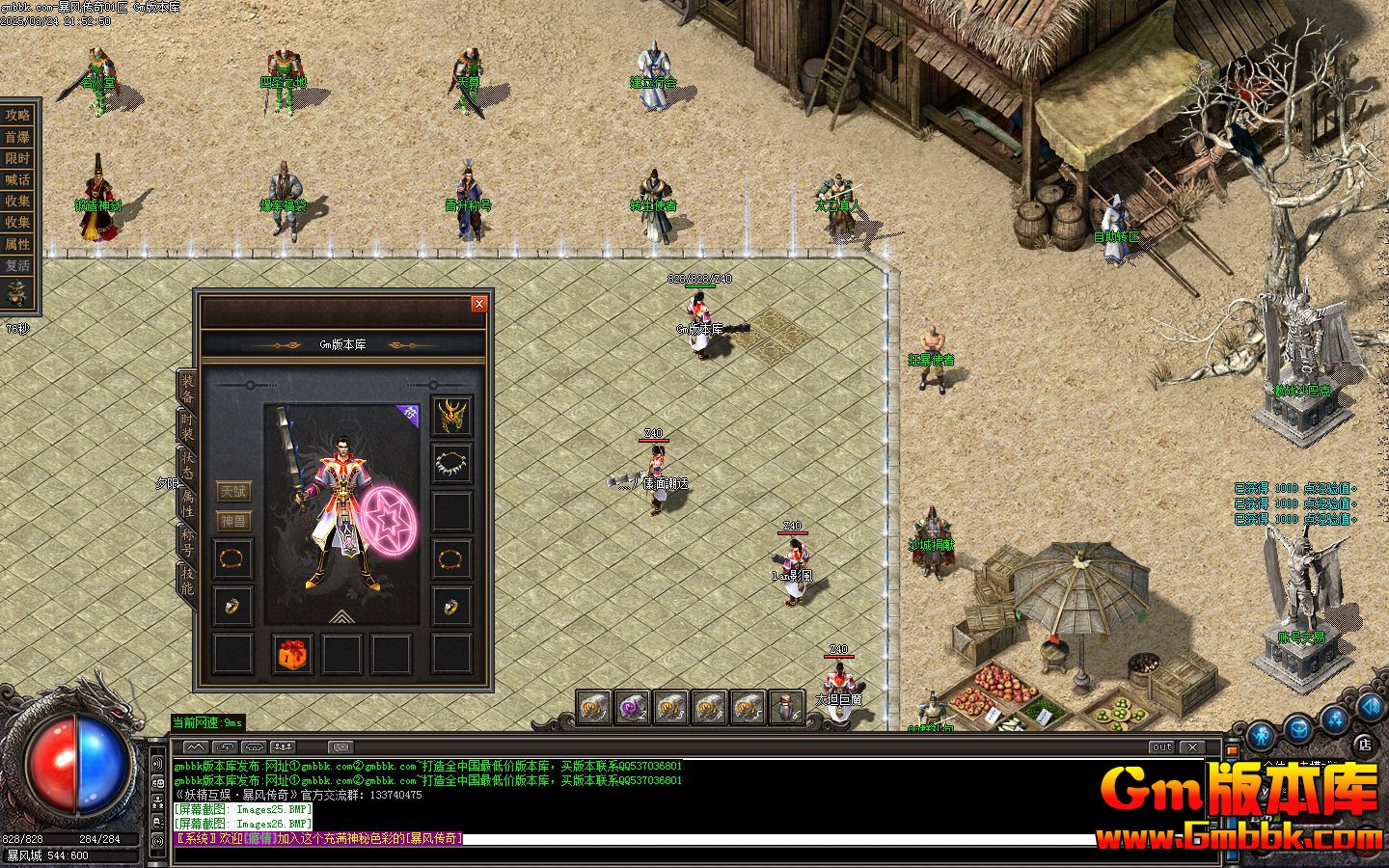Use the purple scroll in hotbar
The width and height of the screenshot is (1389, 868).
tap(632, 708)
